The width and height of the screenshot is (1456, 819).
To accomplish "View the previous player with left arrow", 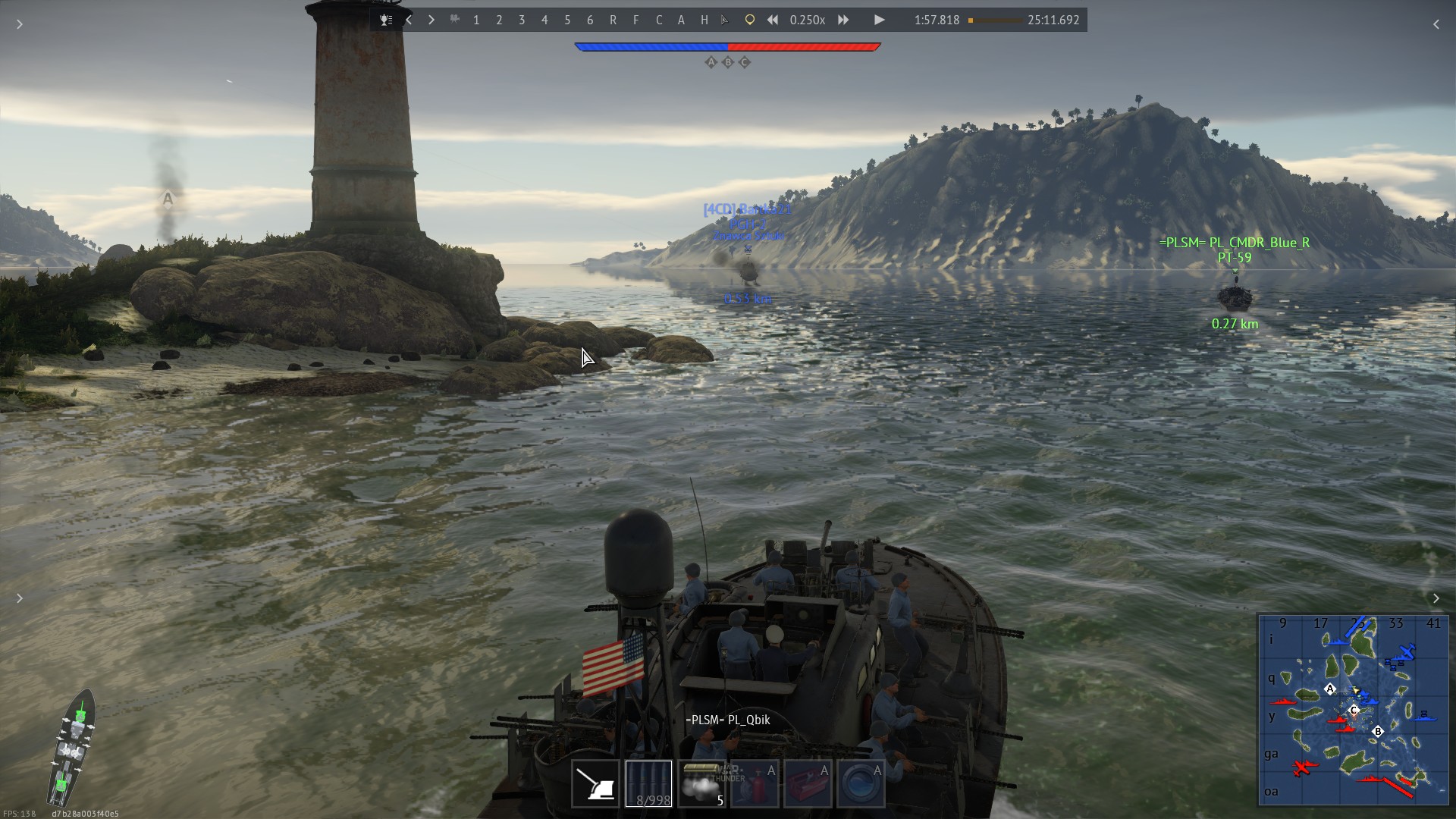I will (409, 20).
